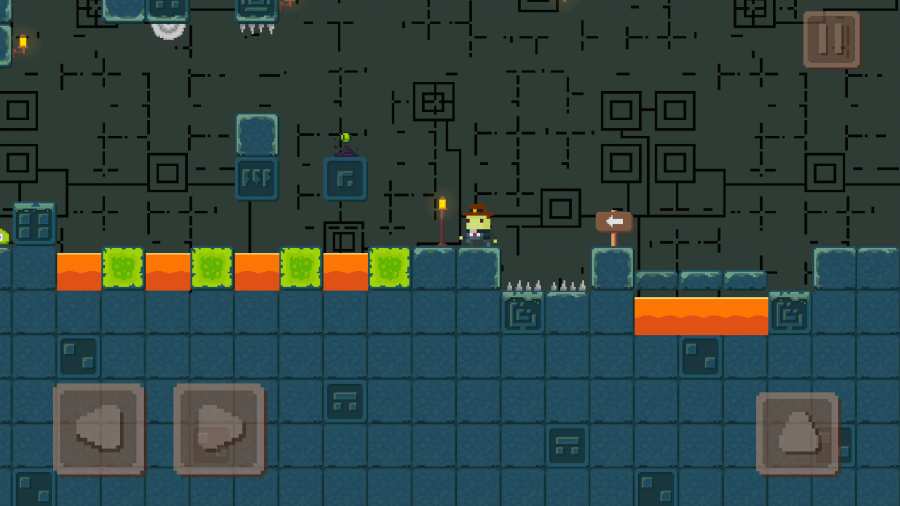Pause the game with the pause button
Viewport: 900px width, 506px height.
(x=831, y=40)
